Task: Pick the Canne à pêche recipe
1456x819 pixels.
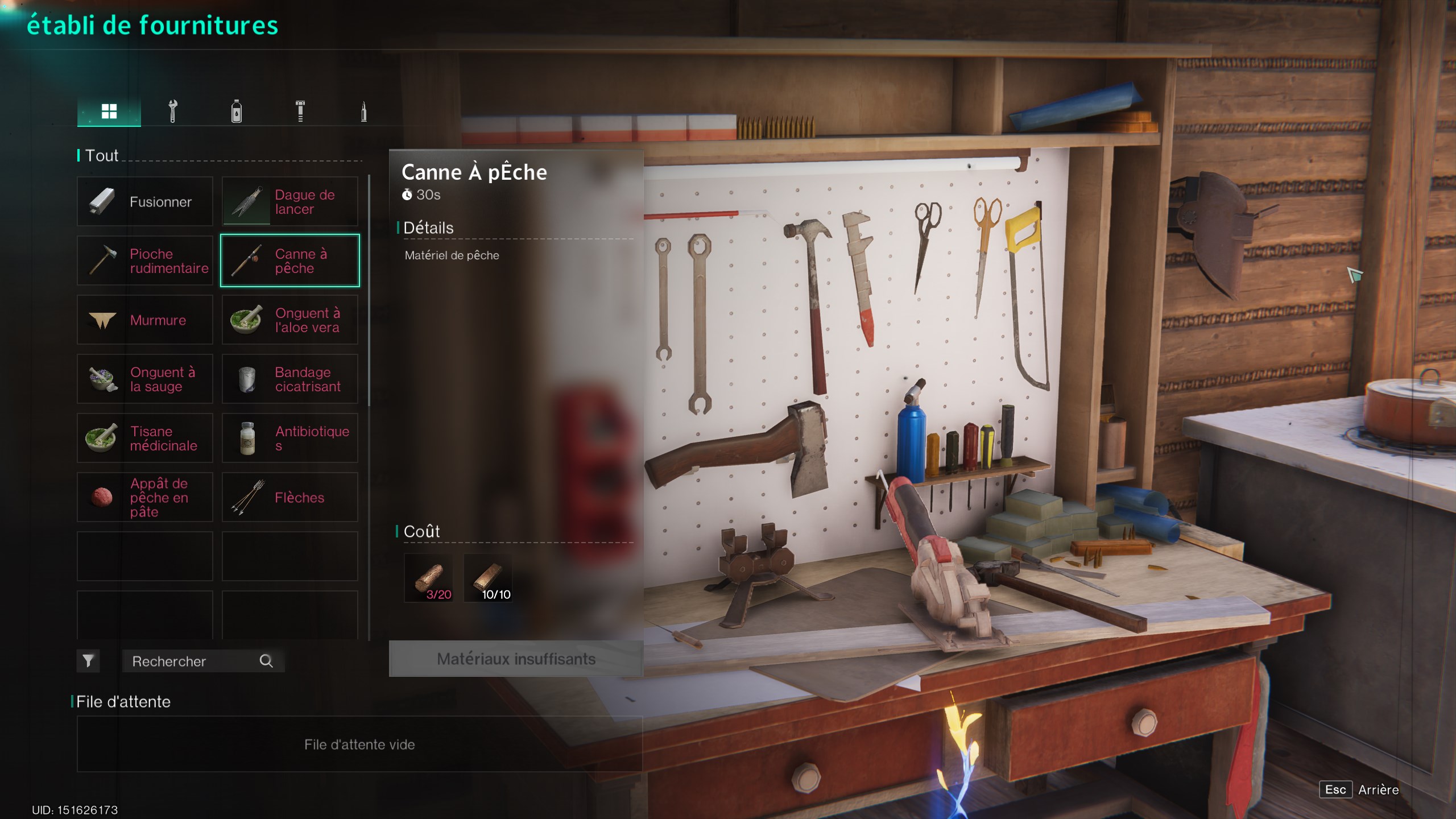Action: click(x=290, y=260)
